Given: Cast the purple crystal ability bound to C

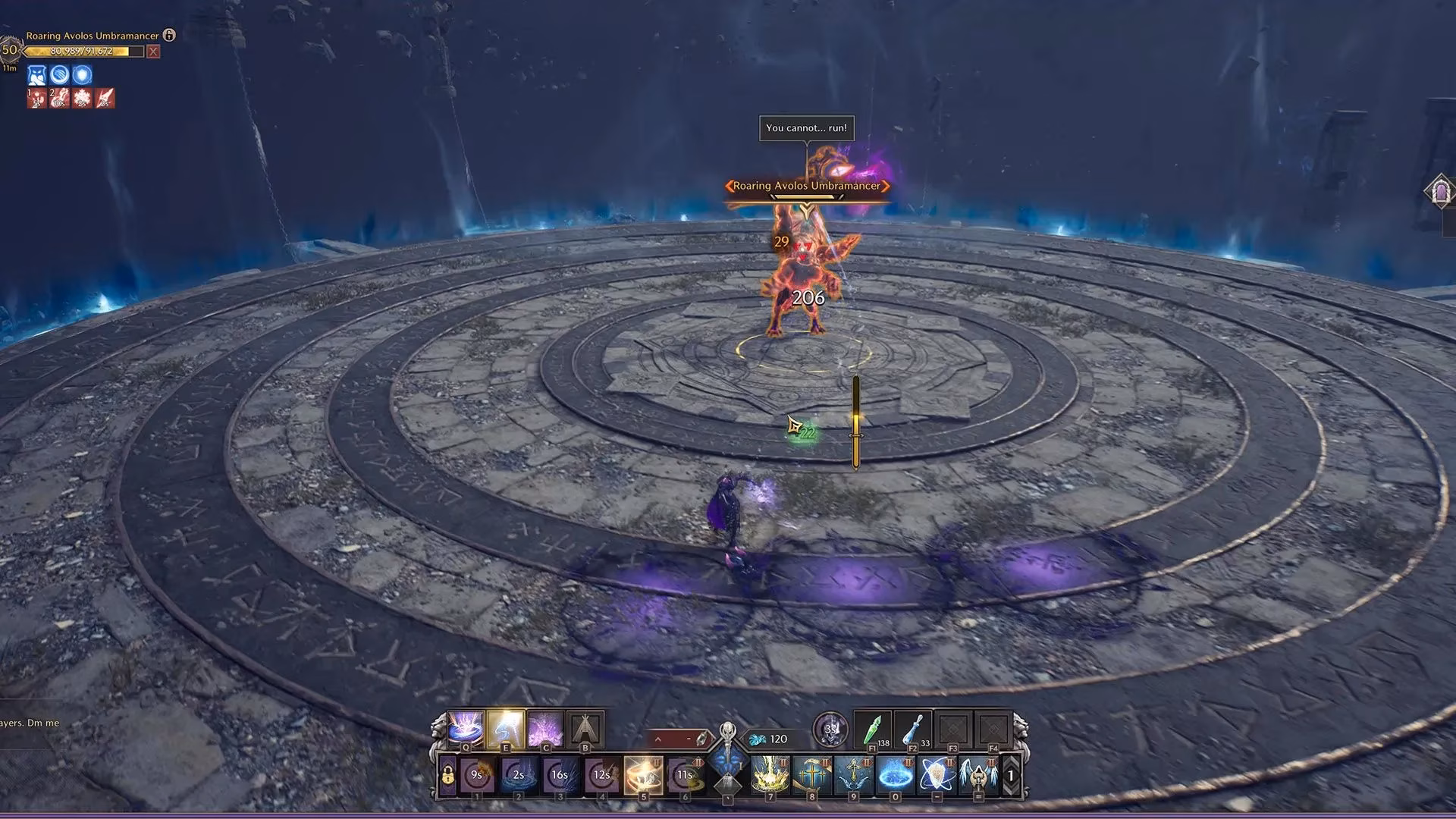Looking at the screenshot, I should click(x=545, y=727).
